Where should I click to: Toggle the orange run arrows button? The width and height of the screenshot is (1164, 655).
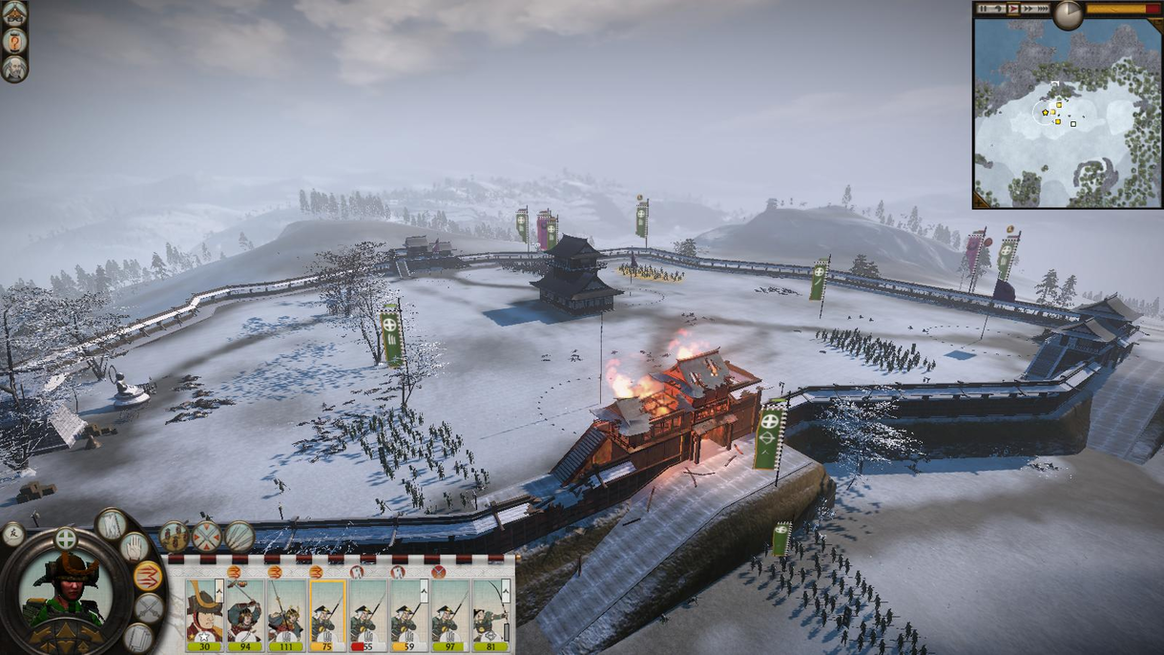[147, 576]
